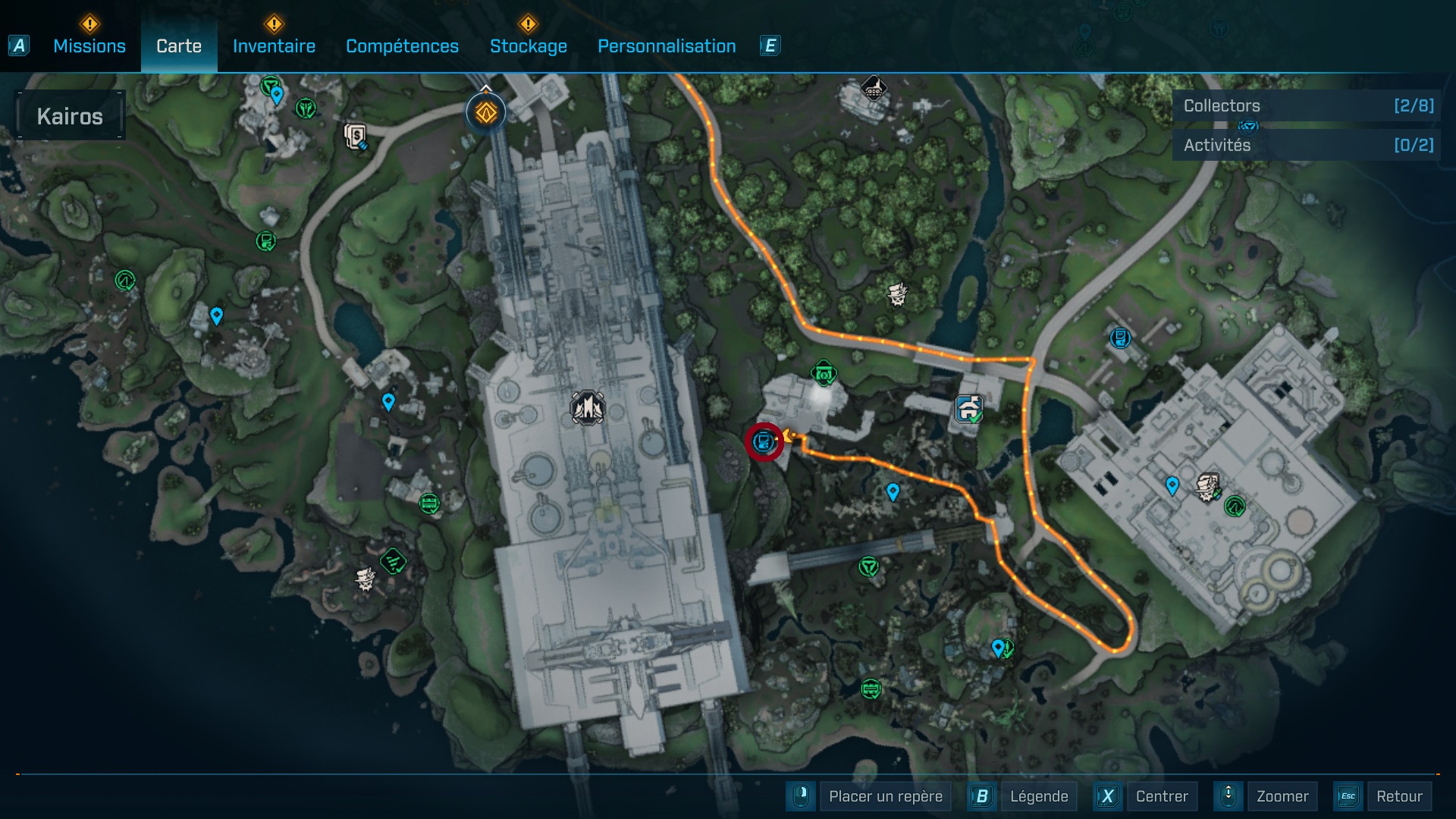Click the vending machine marker with dollar sign

point(355,136)
